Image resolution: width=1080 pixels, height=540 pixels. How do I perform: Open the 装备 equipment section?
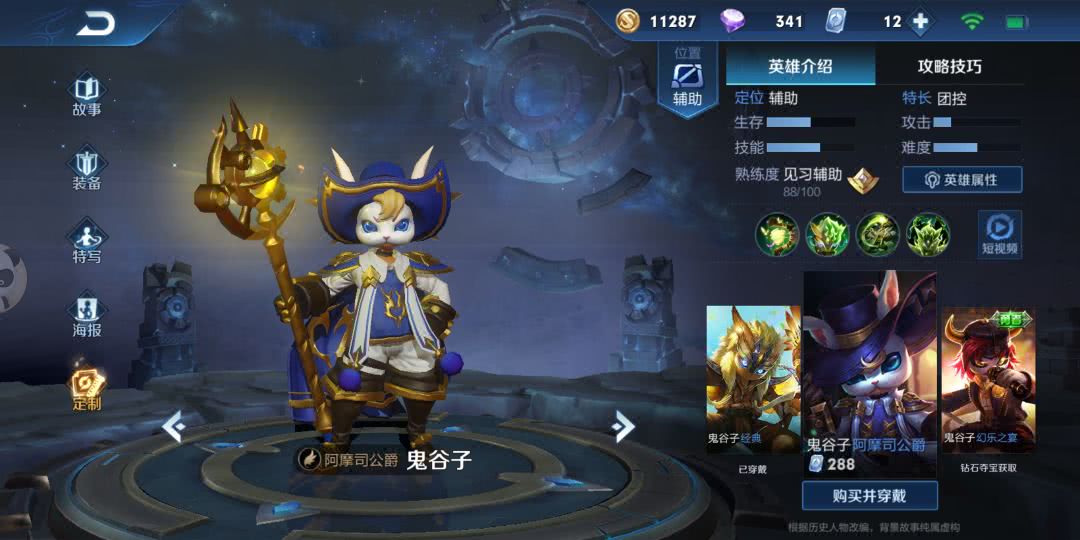[87, 168]
